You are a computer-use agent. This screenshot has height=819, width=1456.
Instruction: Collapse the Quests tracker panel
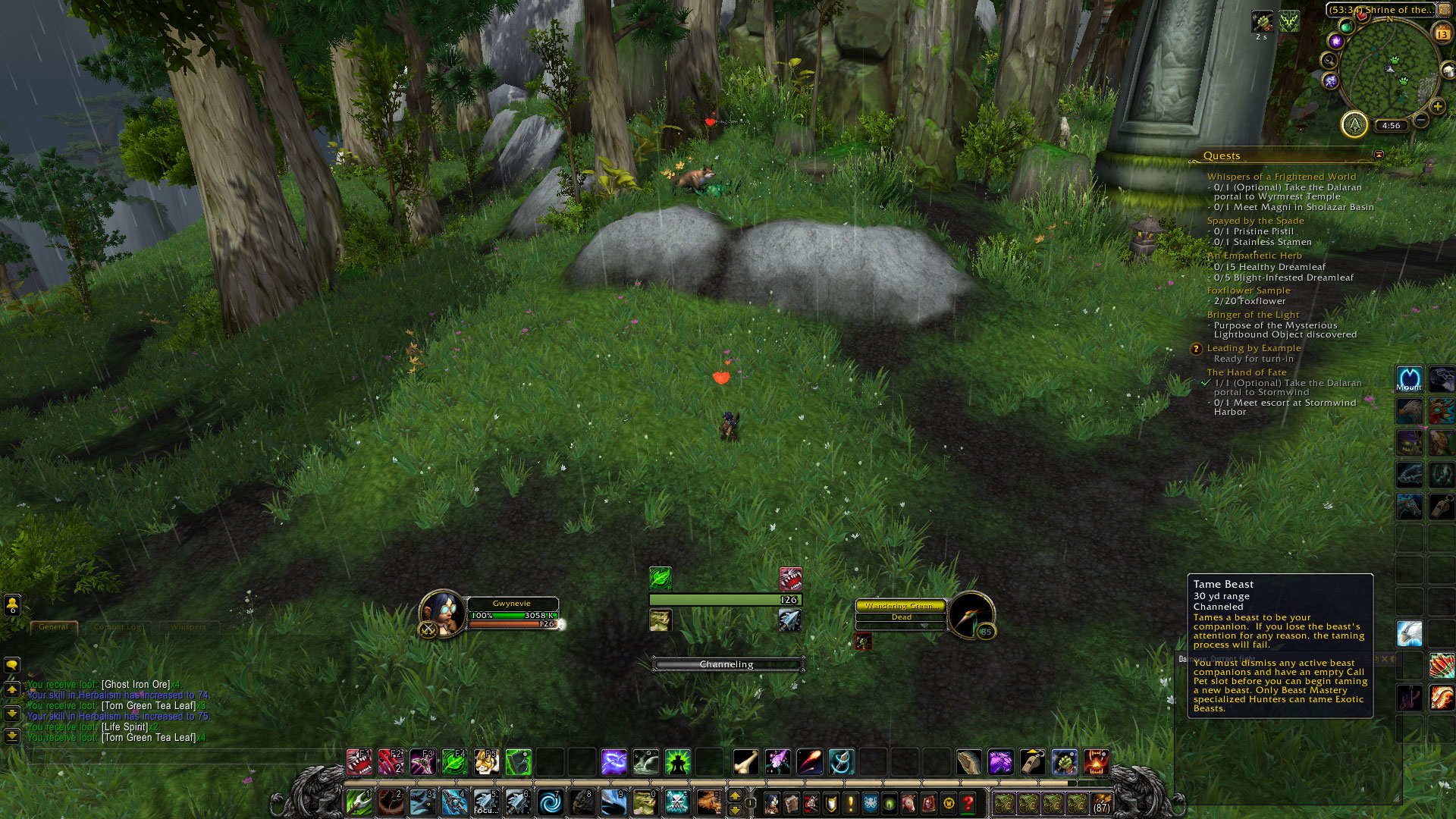coord(1379,155)
